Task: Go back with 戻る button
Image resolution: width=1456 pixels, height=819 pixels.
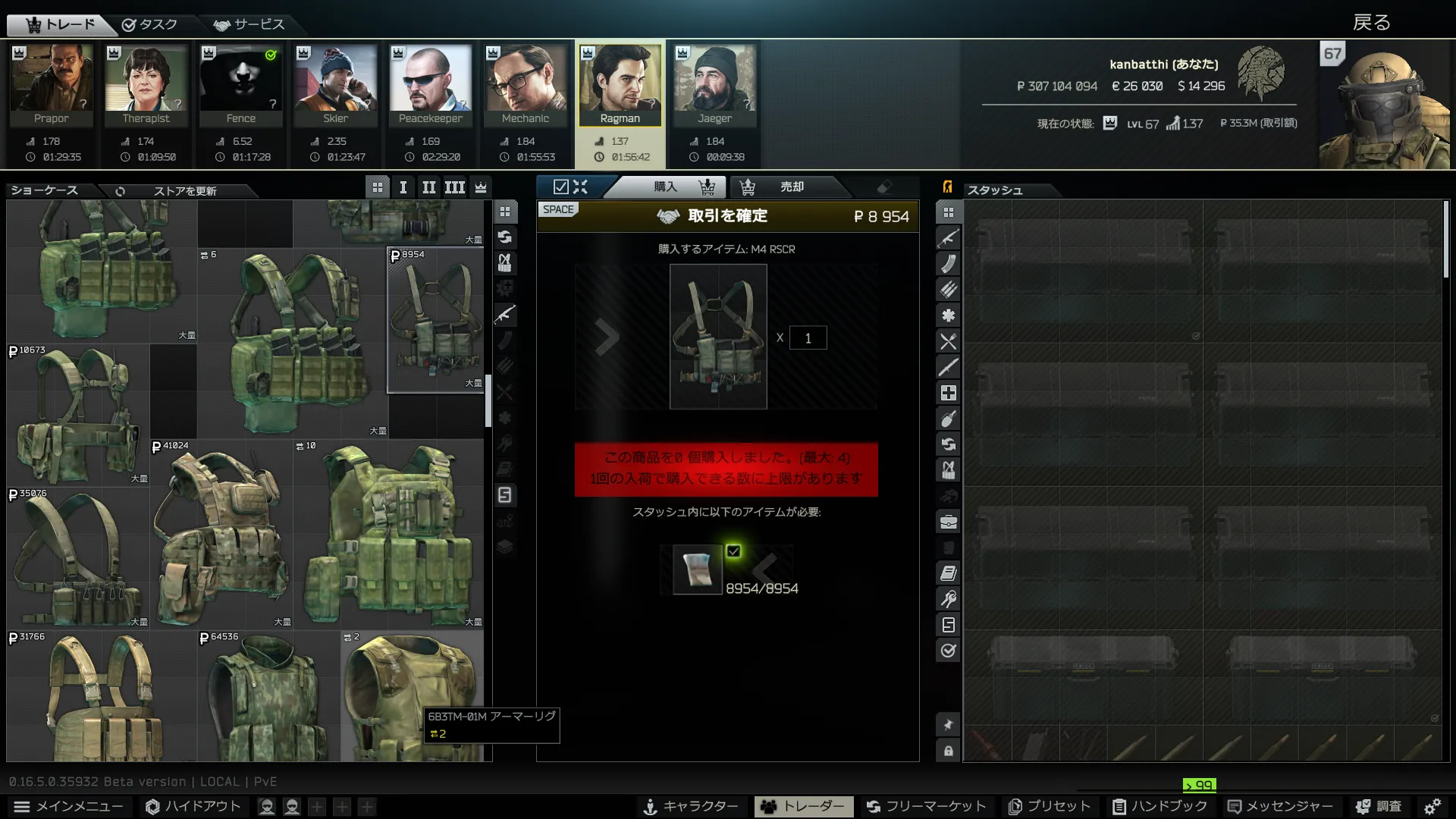Action: [x=1371, y=23]
